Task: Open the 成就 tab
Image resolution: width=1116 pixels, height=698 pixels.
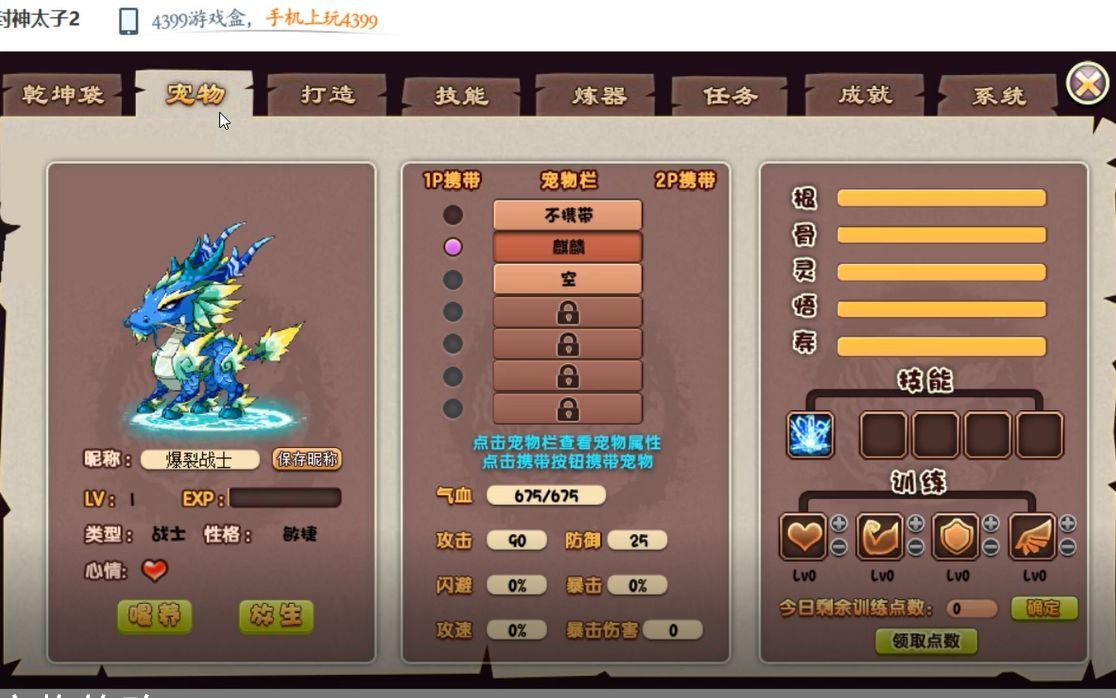Action: pos(865,96)
